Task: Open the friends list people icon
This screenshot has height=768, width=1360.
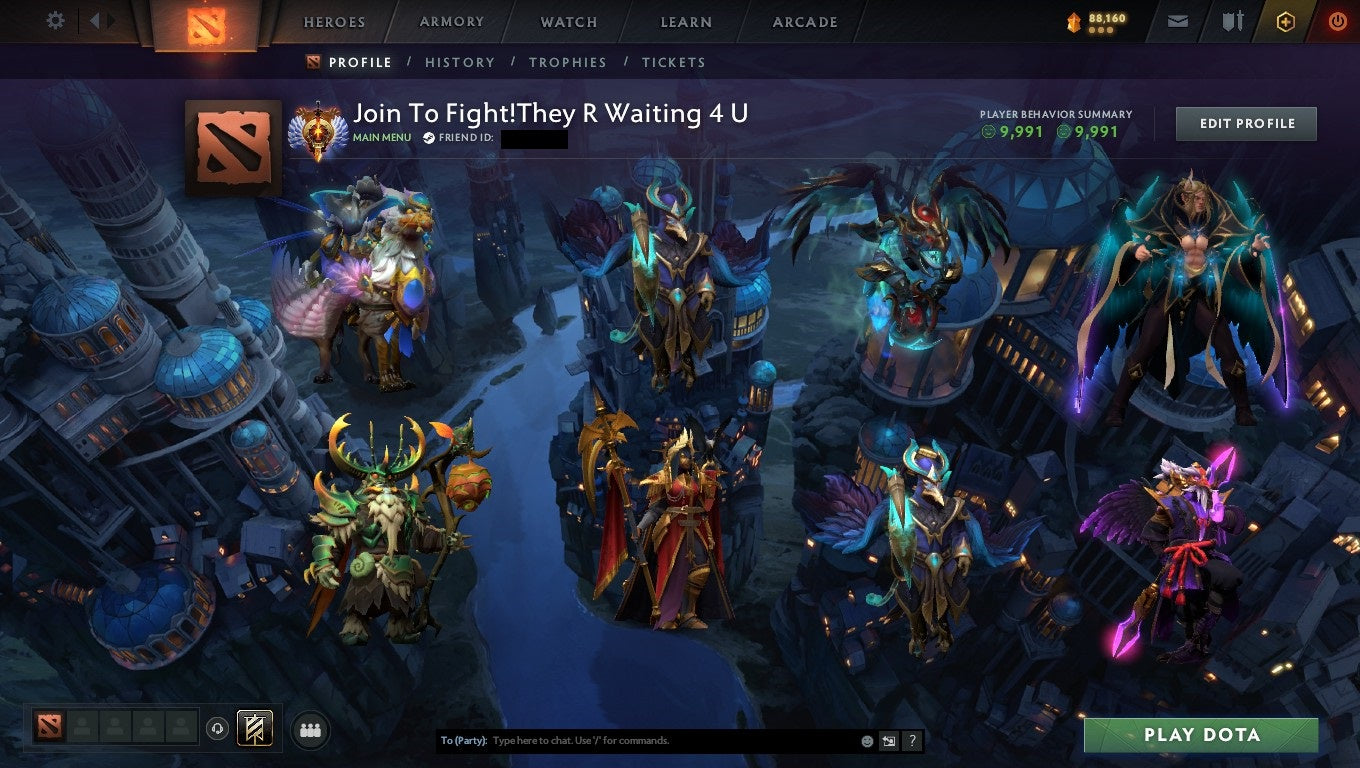Action: pyautogui.click(x=310, y=729)
